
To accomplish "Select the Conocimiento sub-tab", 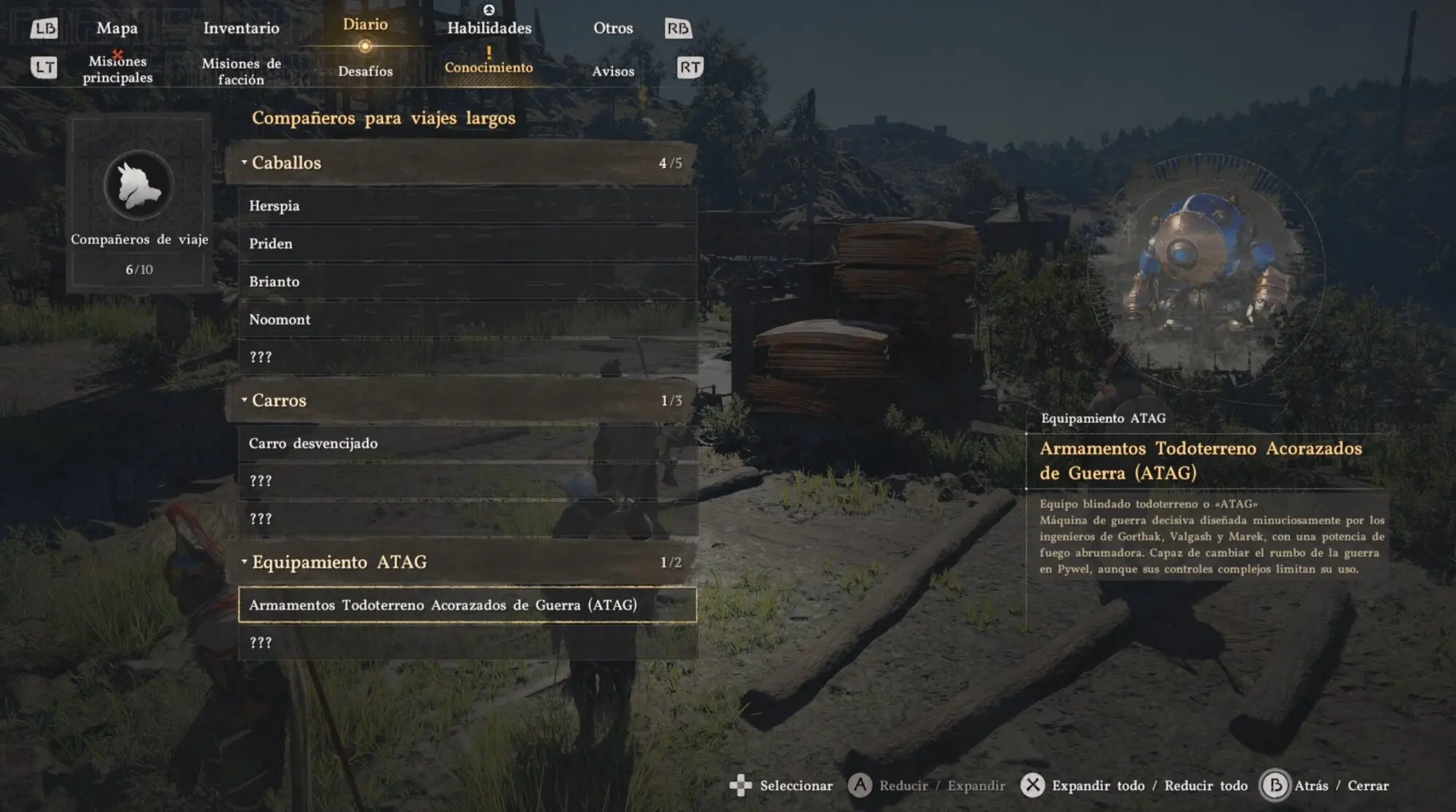I will click(488, 68).
